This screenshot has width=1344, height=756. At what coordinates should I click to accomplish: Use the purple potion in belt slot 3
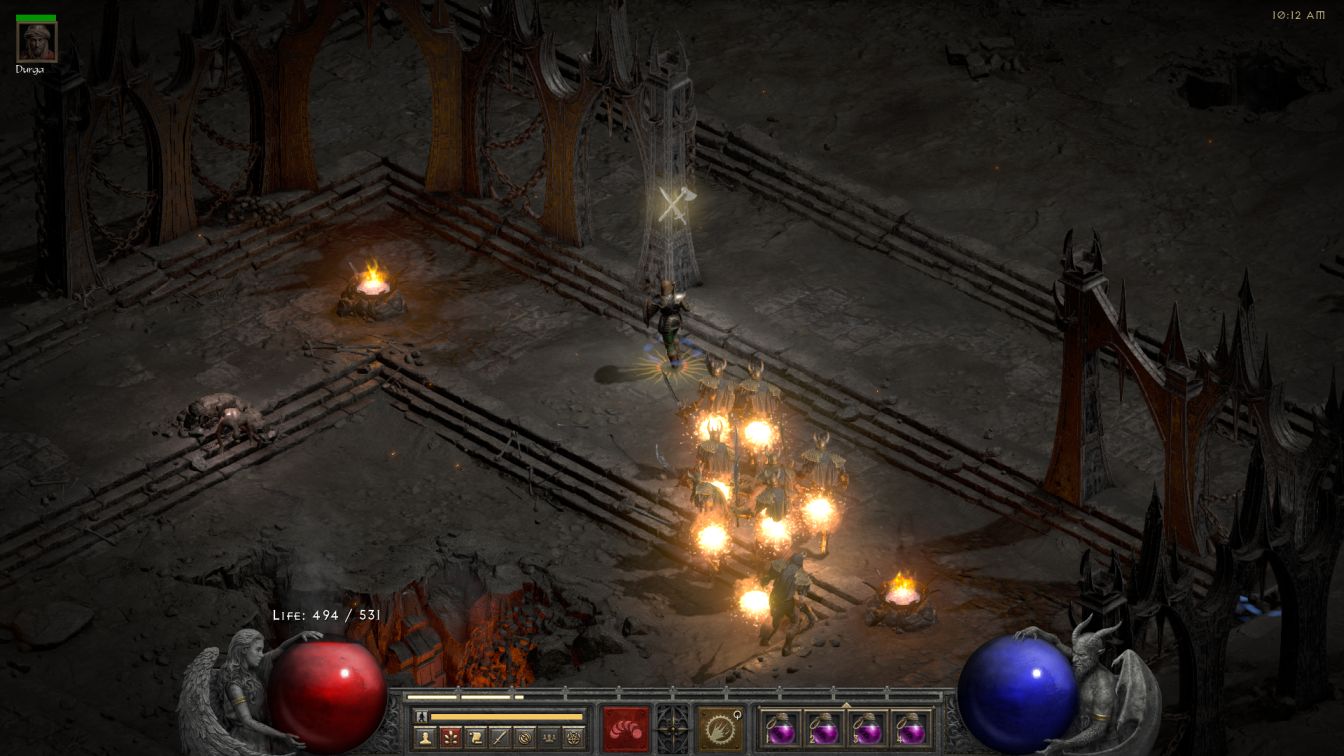click(867, 729)
